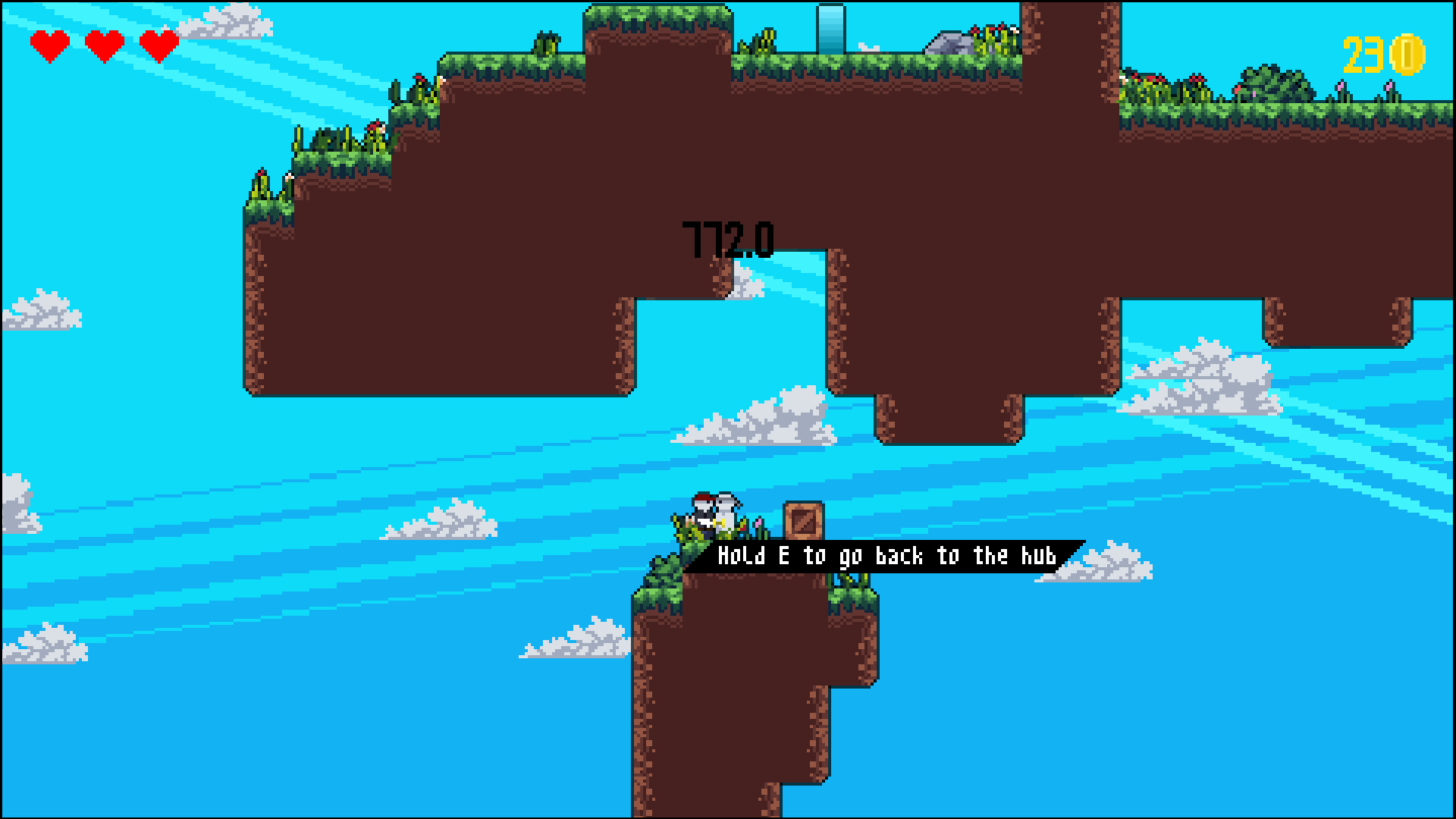Click the rightmost heart icon
The height and width of the screenshot is (819, 1456).
[x=158, y=45]
